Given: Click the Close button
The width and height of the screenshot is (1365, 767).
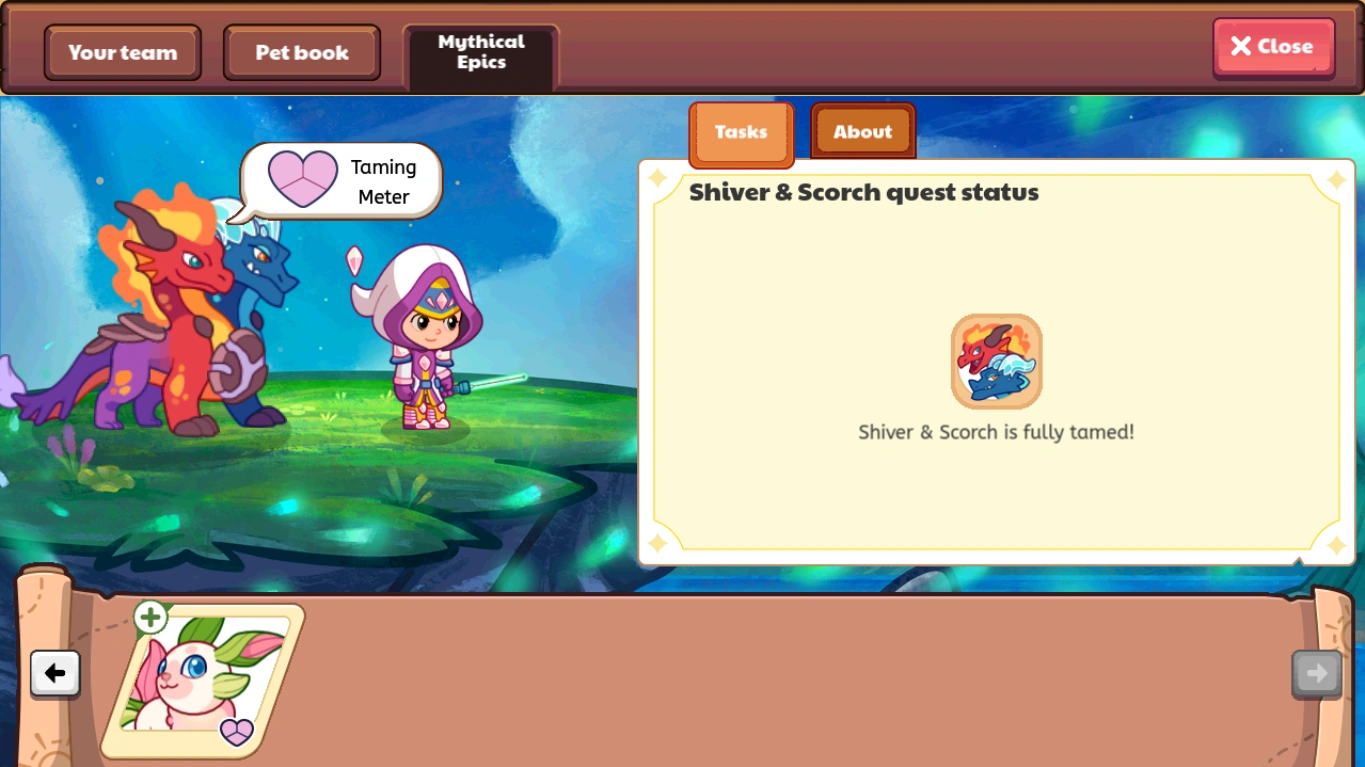Looking at the screenshot, I should click(x=1273, y=46).
